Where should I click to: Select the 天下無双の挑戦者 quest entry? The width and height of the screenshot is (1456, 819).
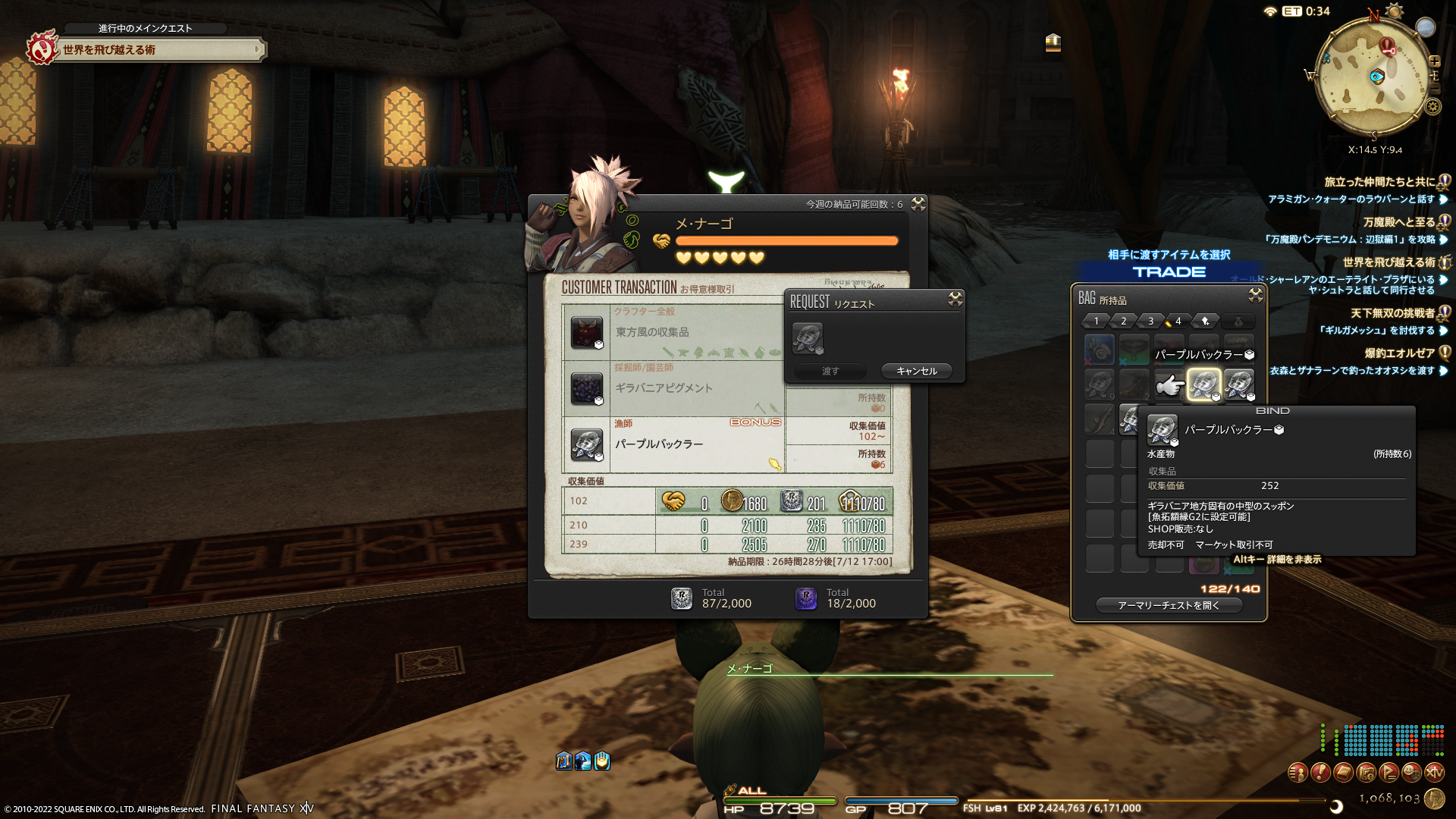tap(1392, 313)
